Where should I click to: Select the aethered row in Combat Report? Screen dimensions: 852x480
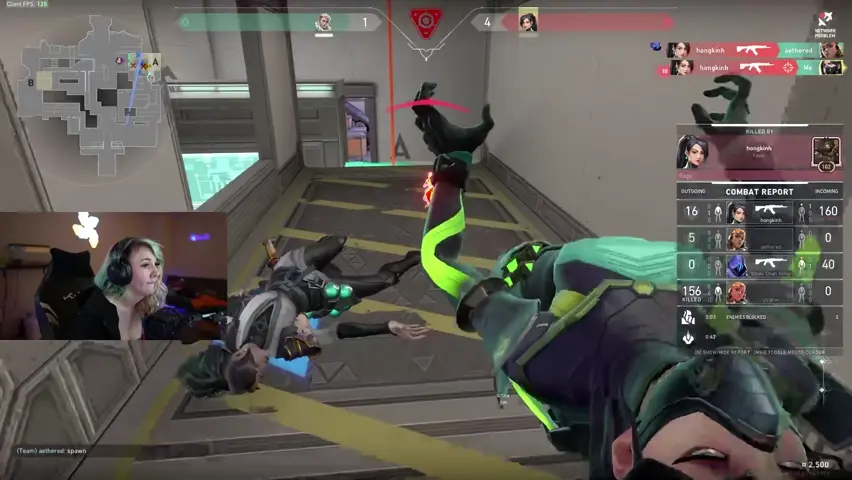click(759, 239)
